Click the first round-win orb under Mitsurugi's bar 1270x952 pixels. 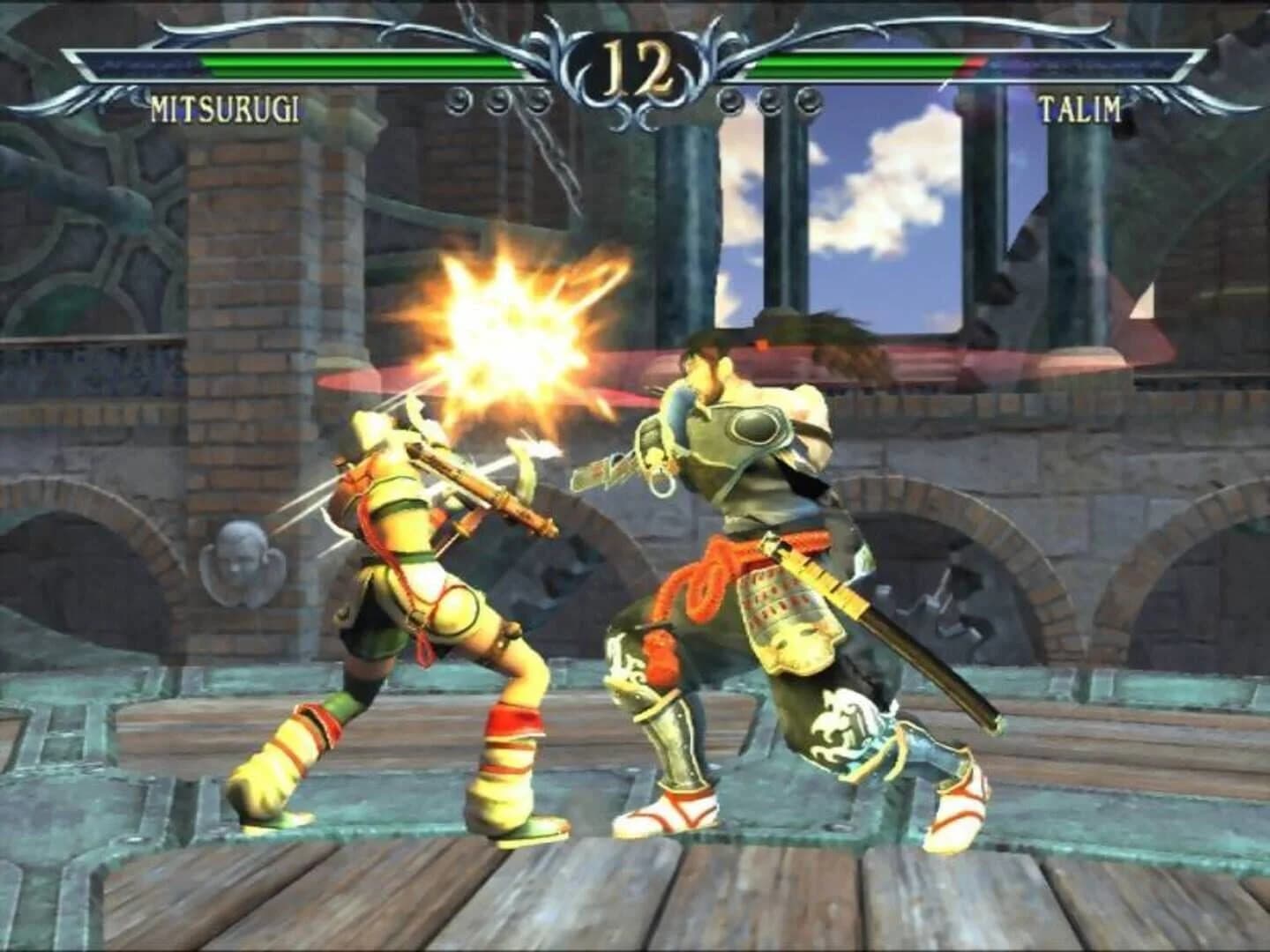[457, 100]
